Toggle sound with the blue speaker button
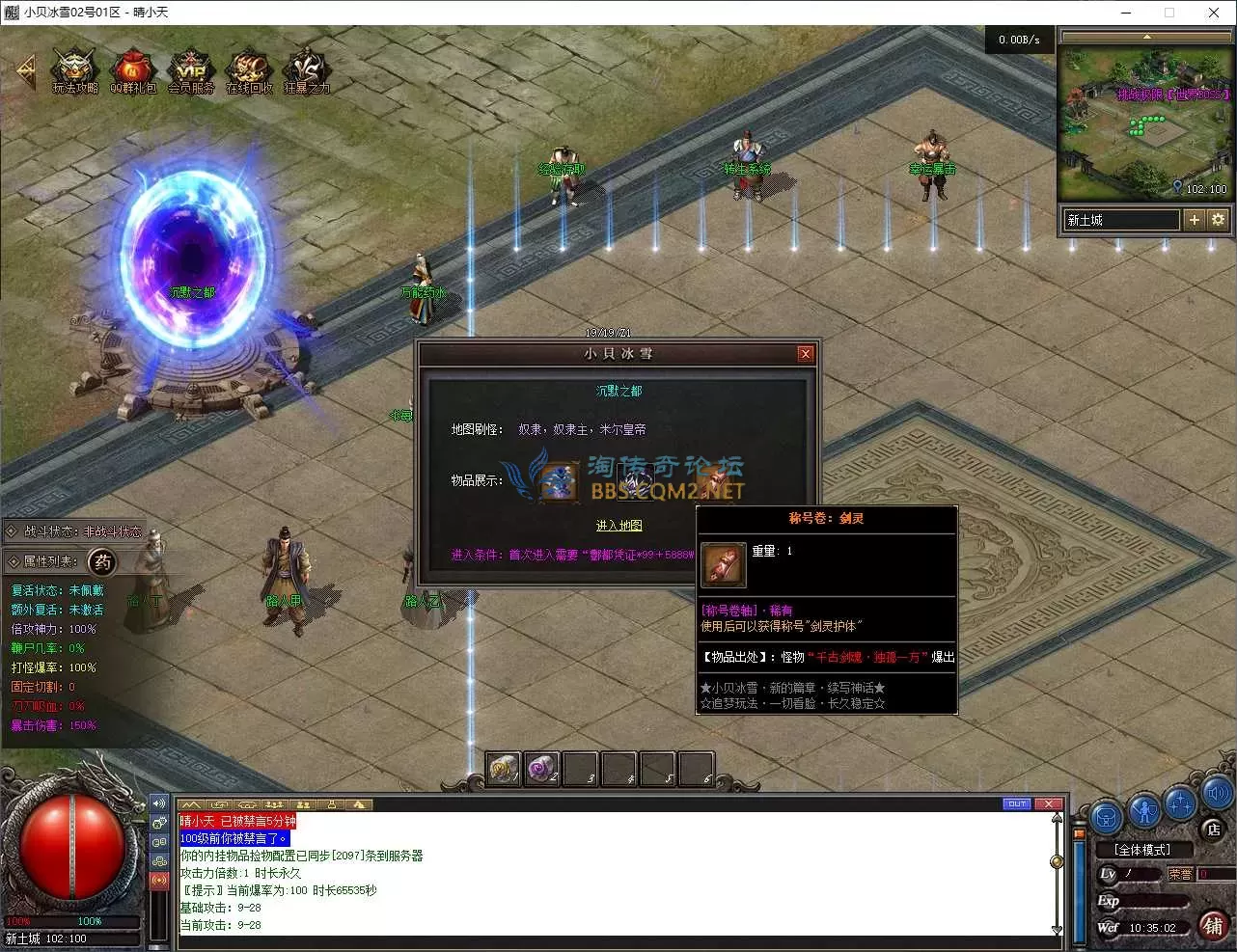1237x952 pixels. pyautogui.click(x=1218, y=794)
